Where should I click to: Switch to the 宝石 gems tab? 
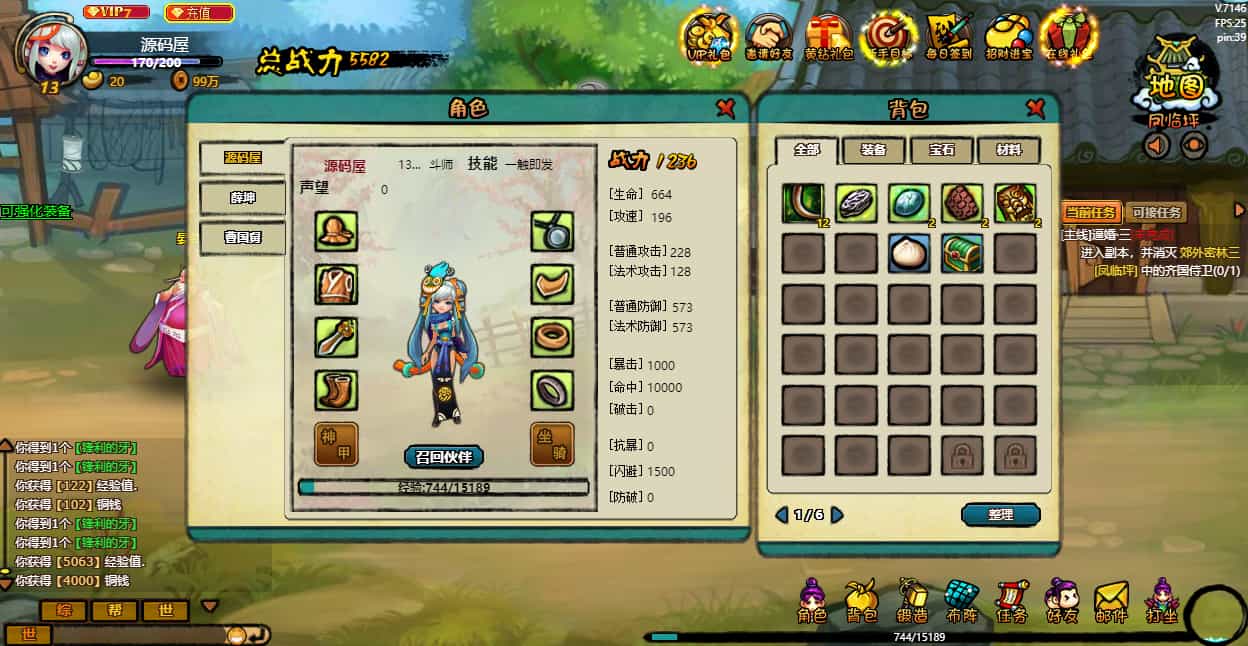pyautogui.click(x=941, y=150)
